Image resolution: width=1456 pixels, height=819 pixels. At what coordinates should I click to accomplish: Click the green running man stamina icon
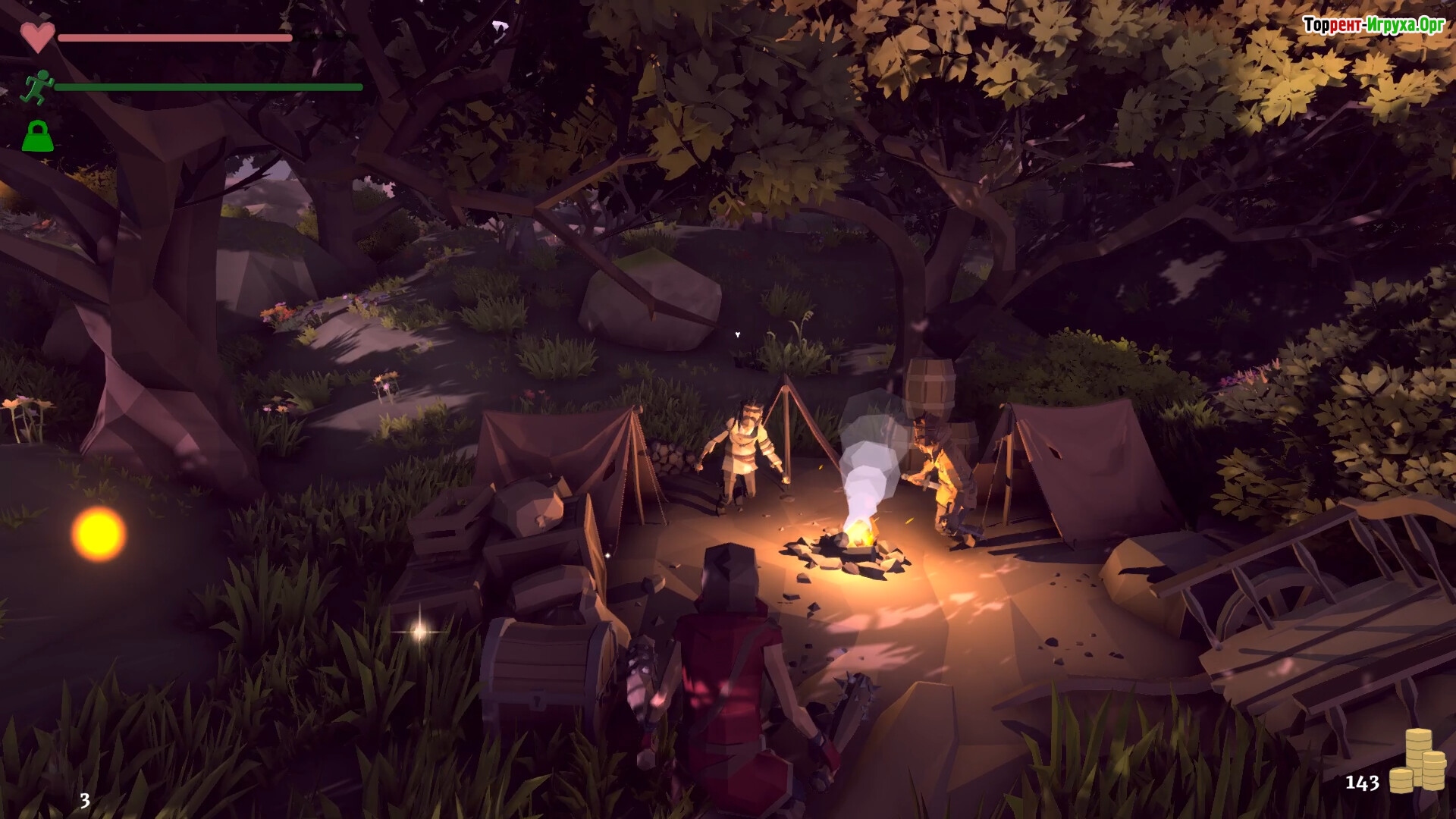click(x=36, y=86)
